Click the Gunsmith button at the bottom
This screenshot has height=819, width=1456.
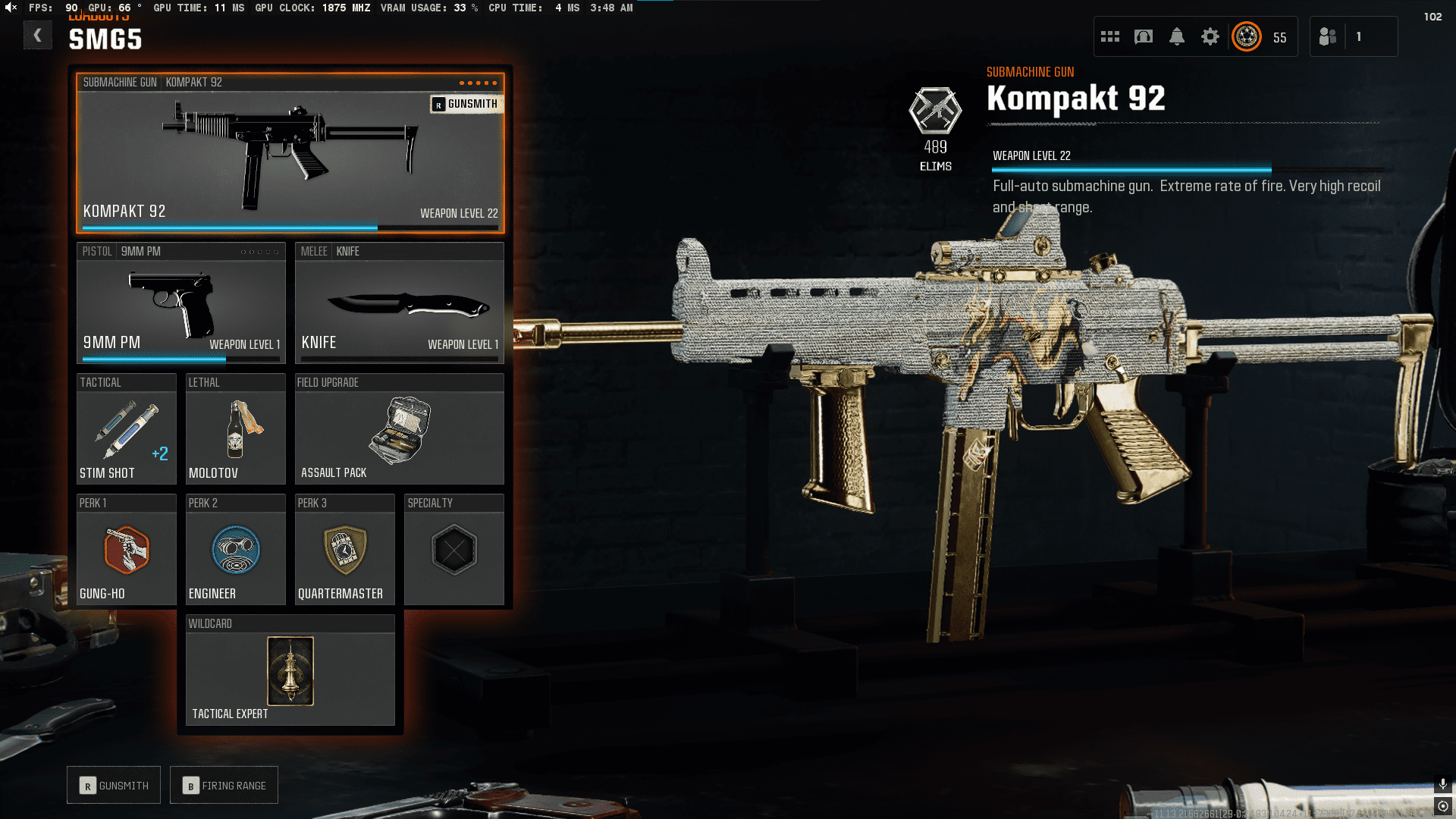click(114, 786)
